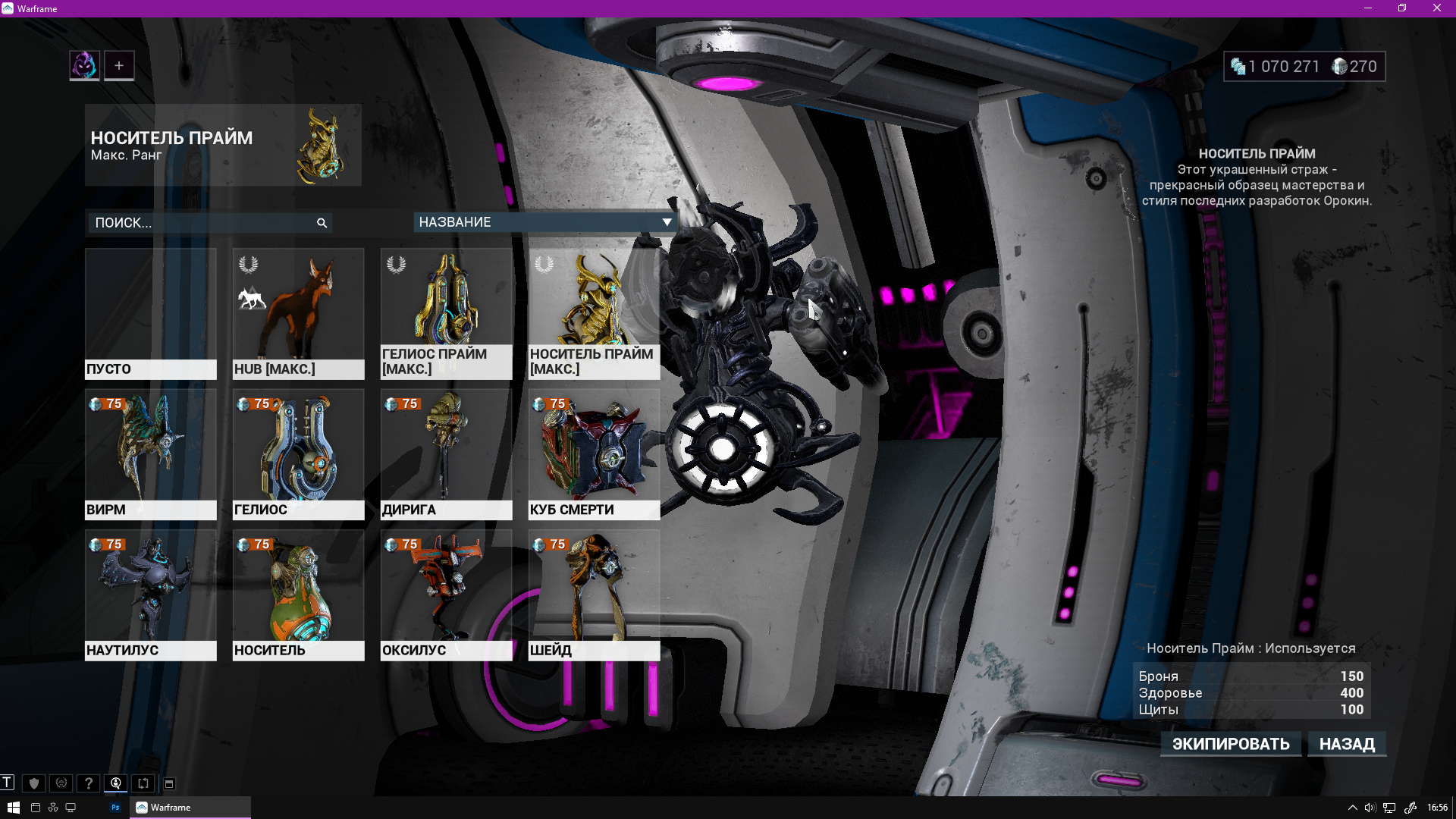Choose the ПУСТО empty slot
1456x819 pixels.
pyautogui.click(x=150, y=311)
